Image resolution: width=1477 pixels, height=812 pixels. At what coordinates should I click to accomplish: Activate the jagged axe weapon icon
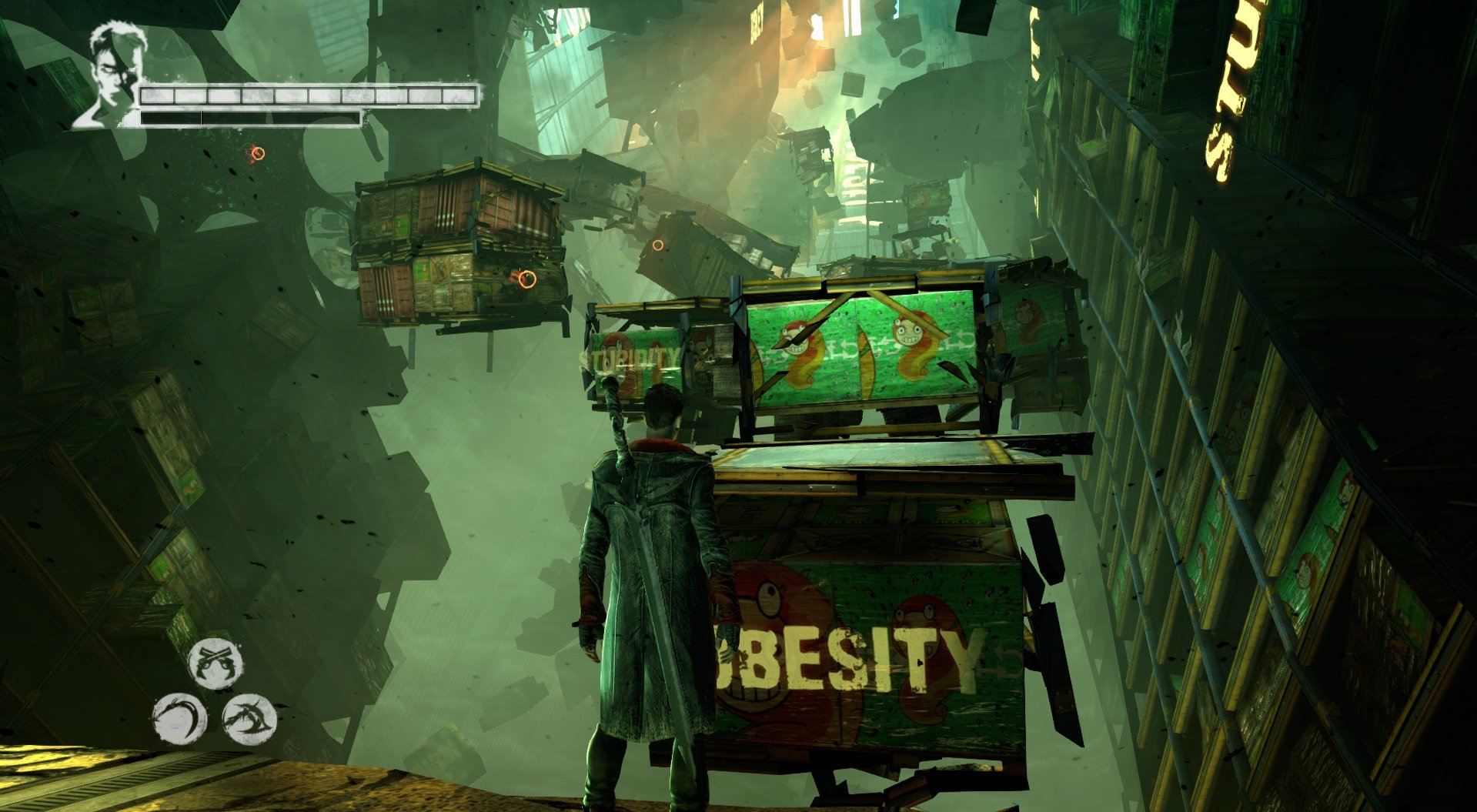point(249,719)
